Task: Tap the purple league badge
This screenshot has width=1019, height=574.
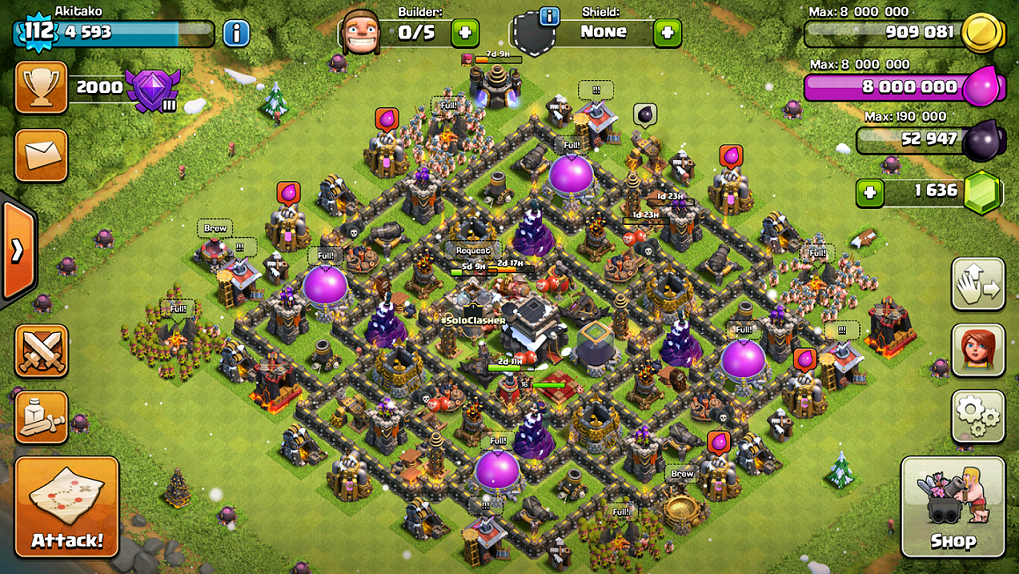Action: [x=153, y=90]
